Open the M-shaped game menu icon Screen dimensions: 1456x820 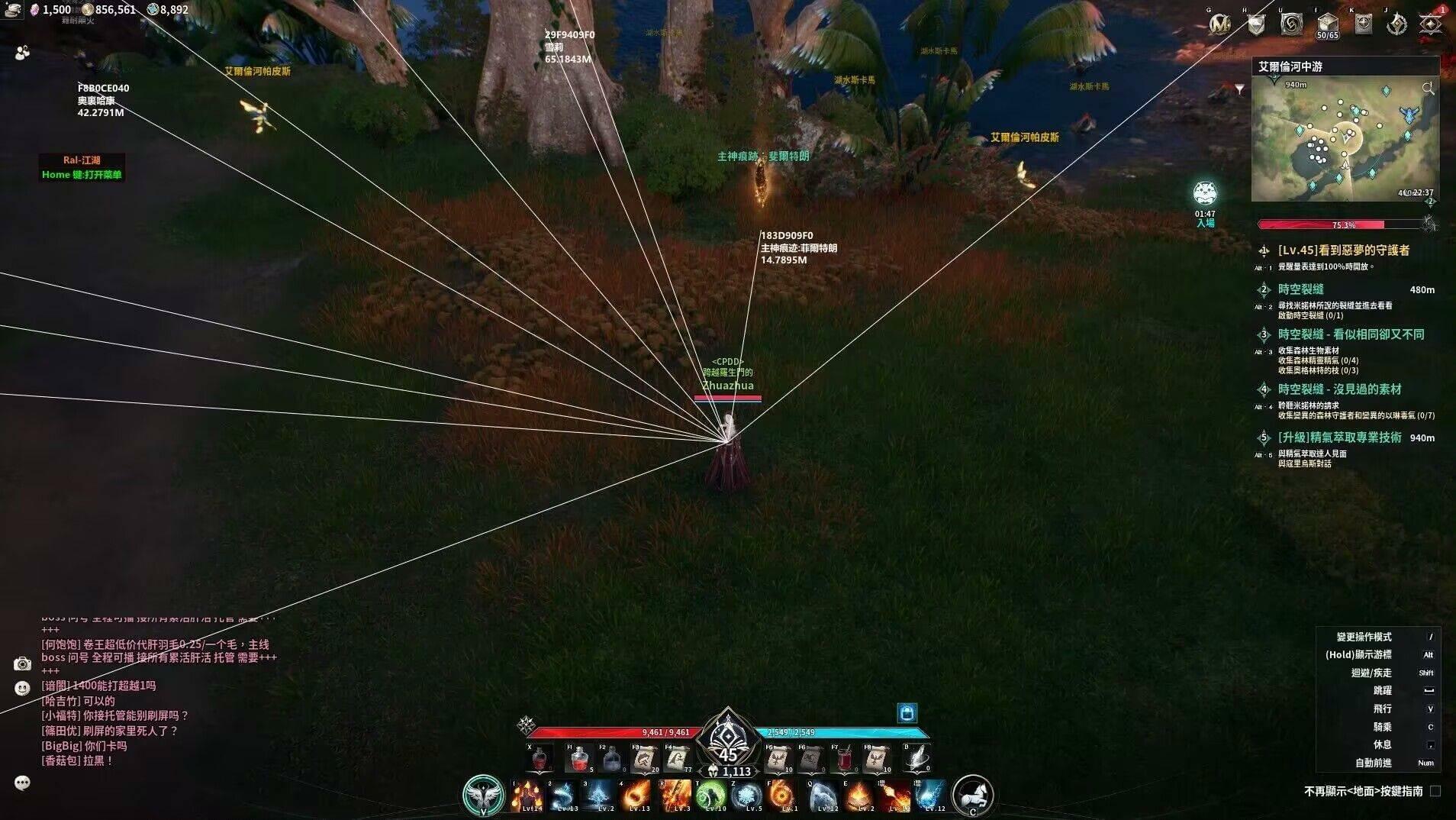pyautogui.click(x=1222, y=24)
